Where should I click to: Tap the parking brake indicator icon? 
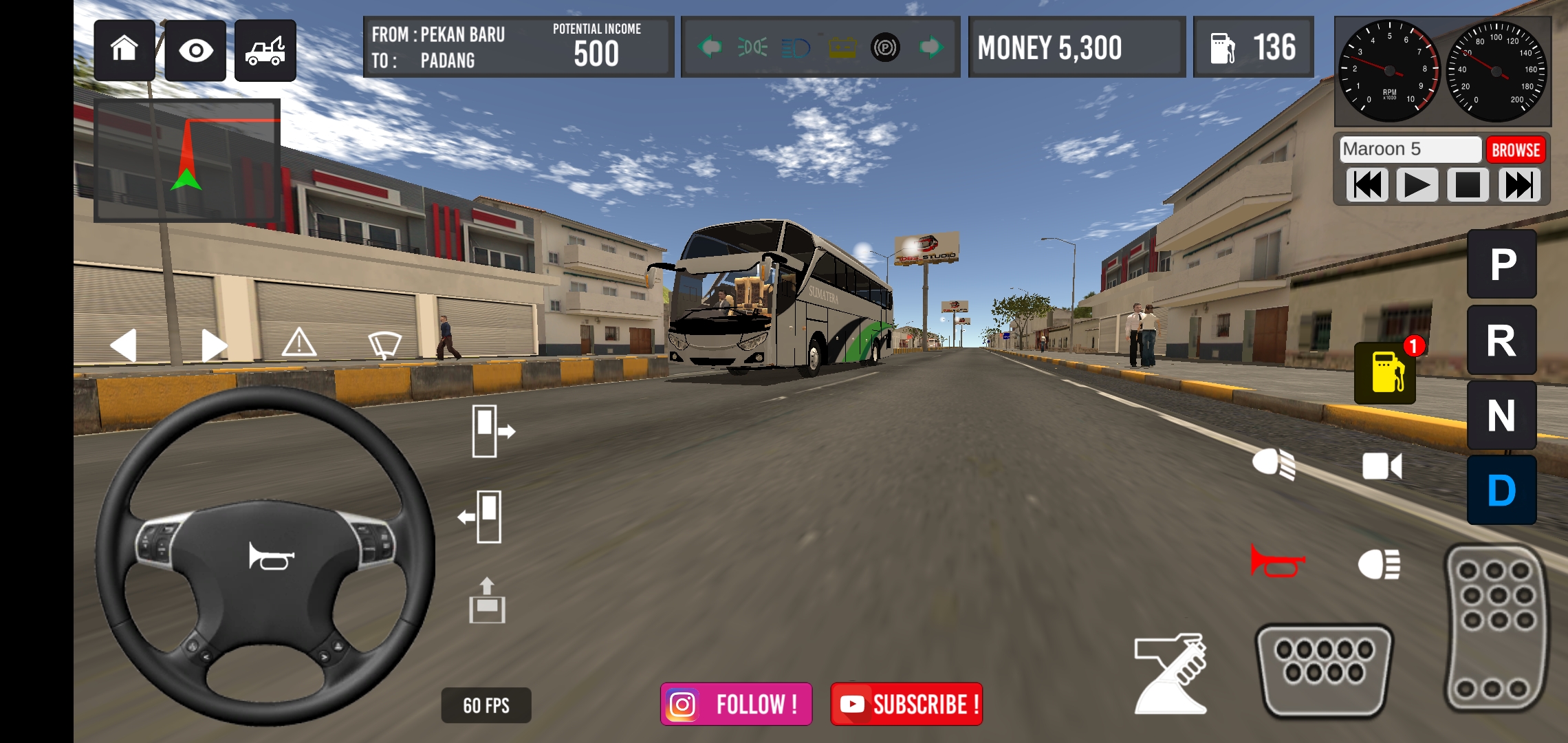885,47
